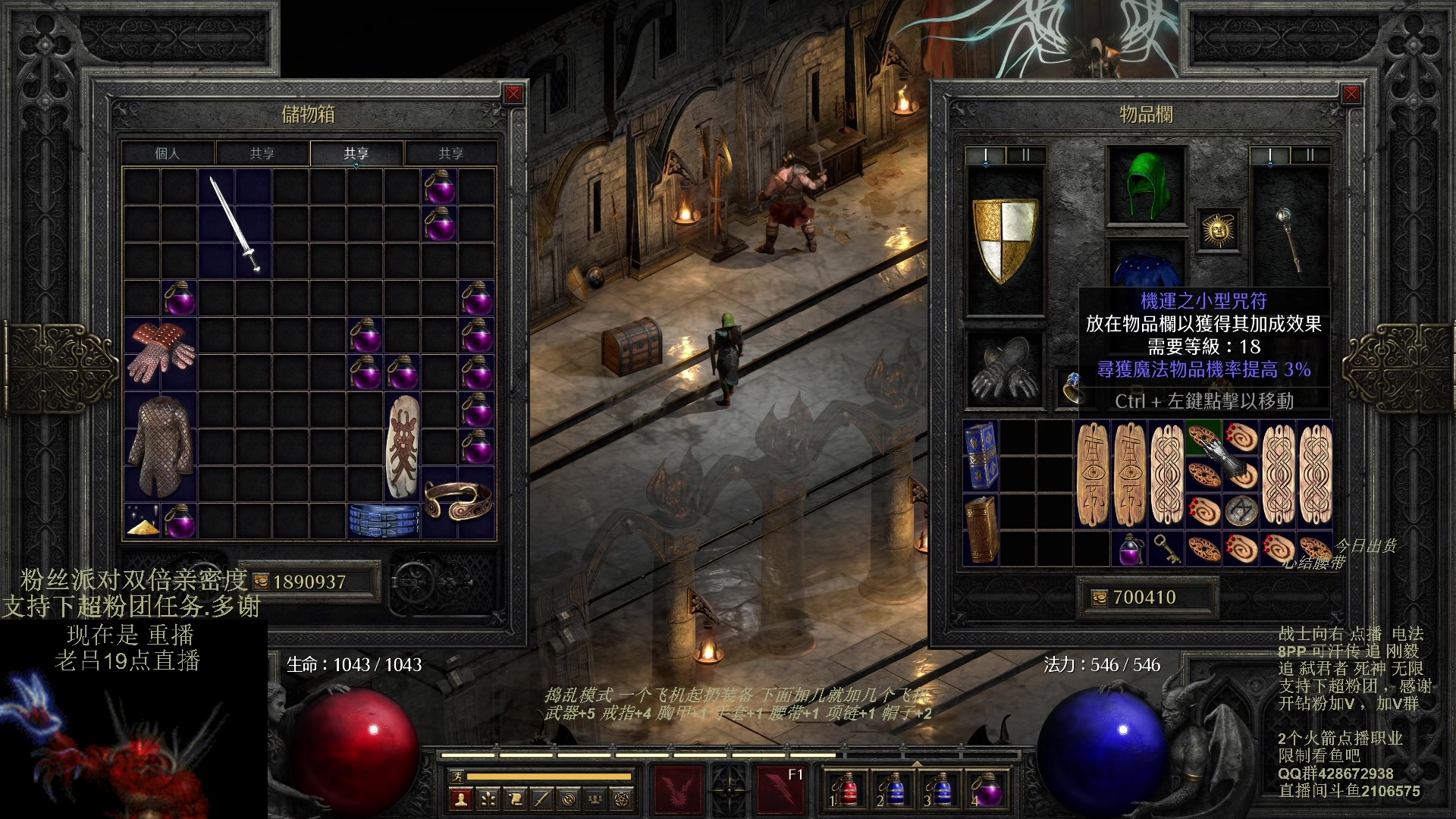The image size is (1456, 819).
Task: Pick up the key in the inventory
Action: (x=1166, y=548)
